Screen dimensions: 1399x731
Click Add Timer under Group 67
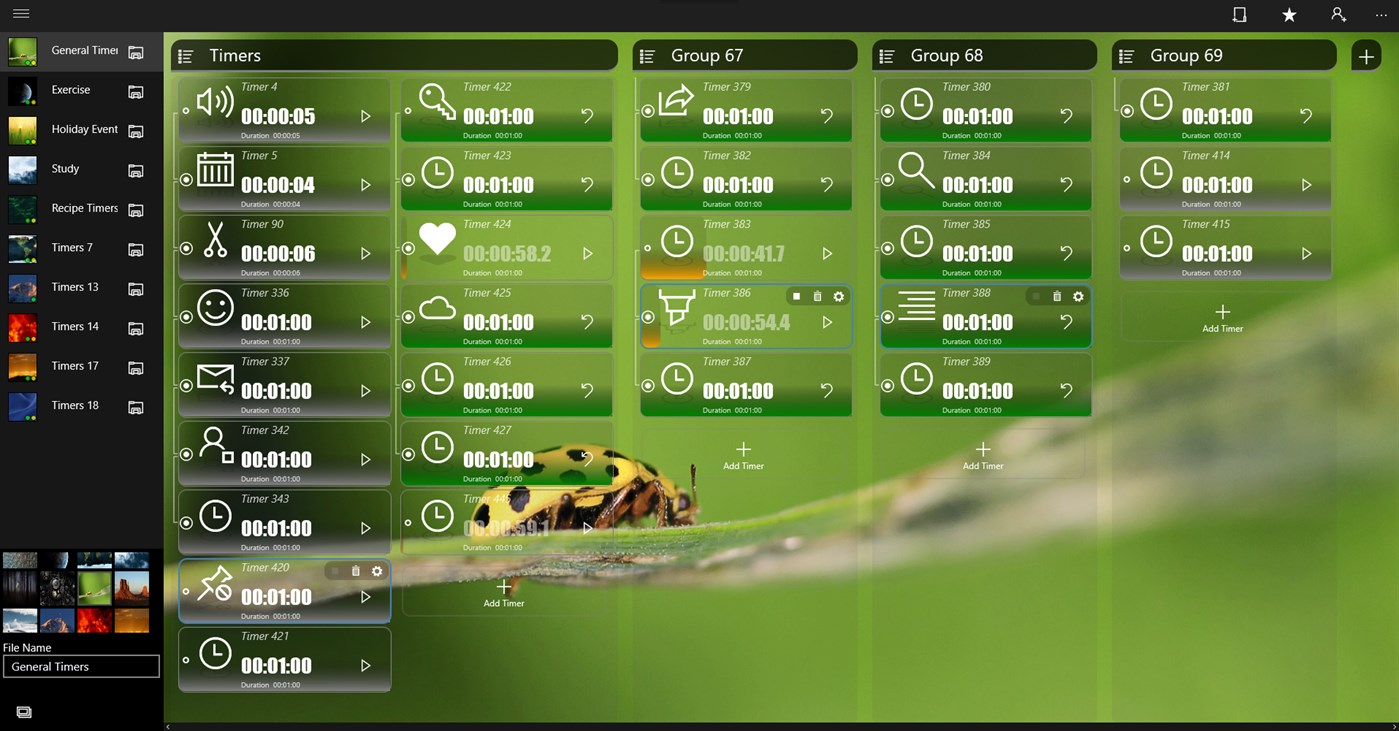(743, 458)
